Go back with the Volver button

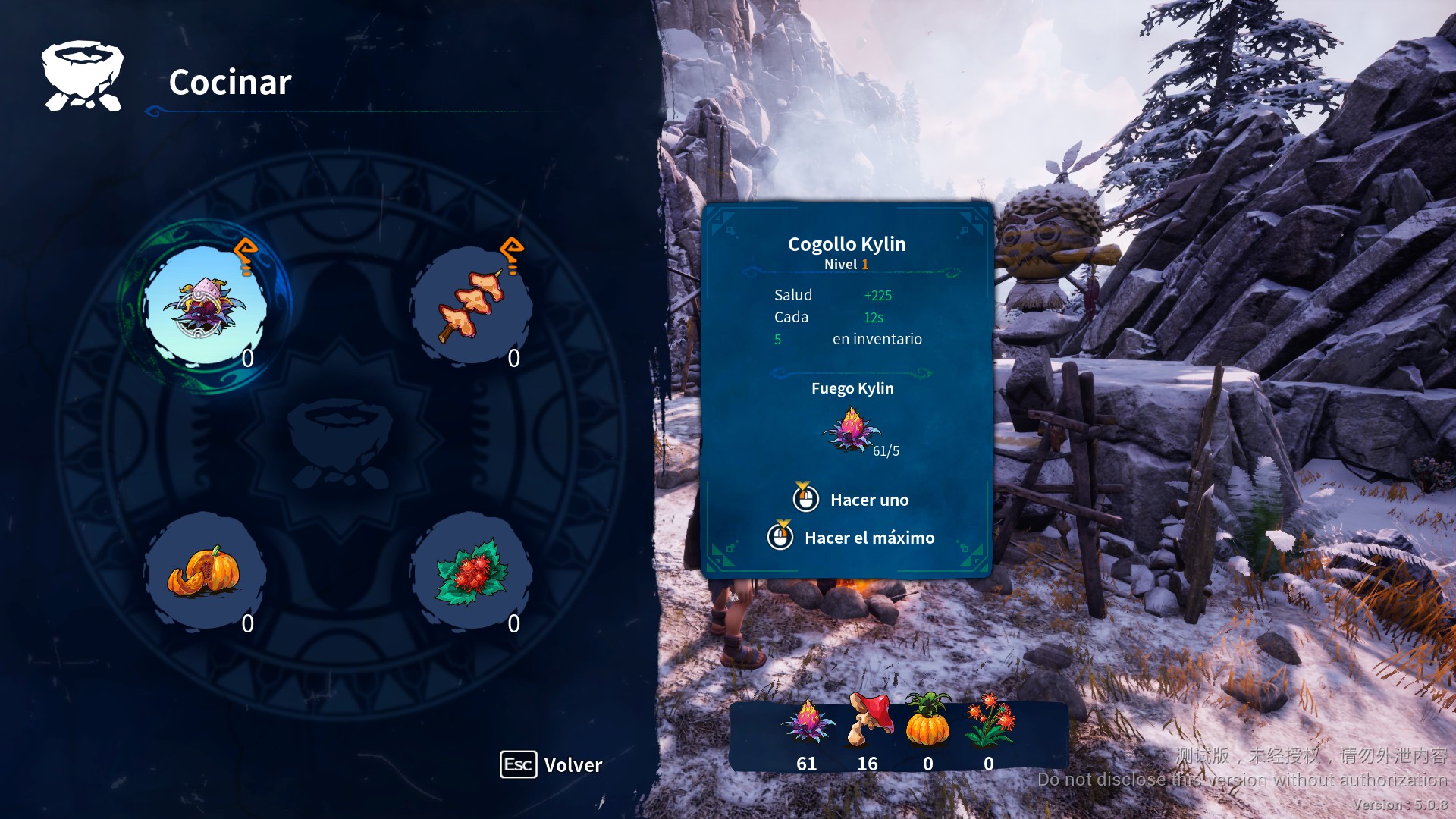pos(551,764)
